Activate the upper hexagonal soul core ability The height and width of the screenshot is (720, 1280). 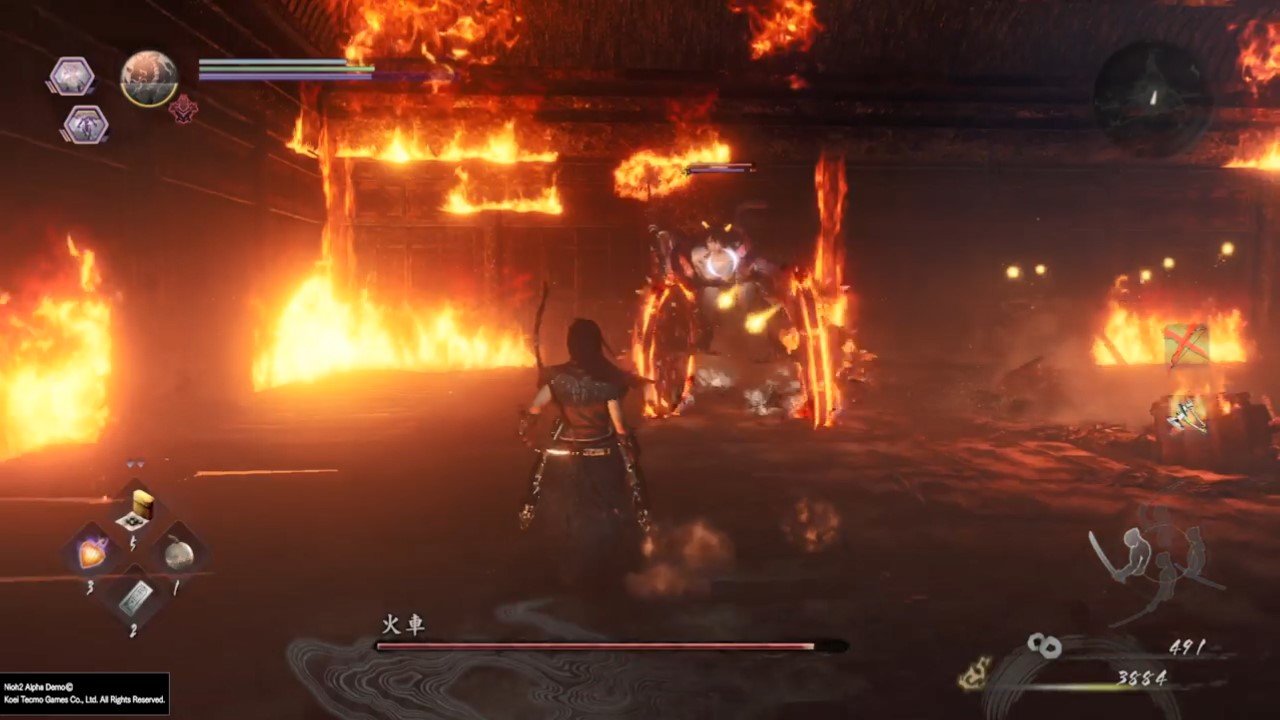[x=73, y=76]
